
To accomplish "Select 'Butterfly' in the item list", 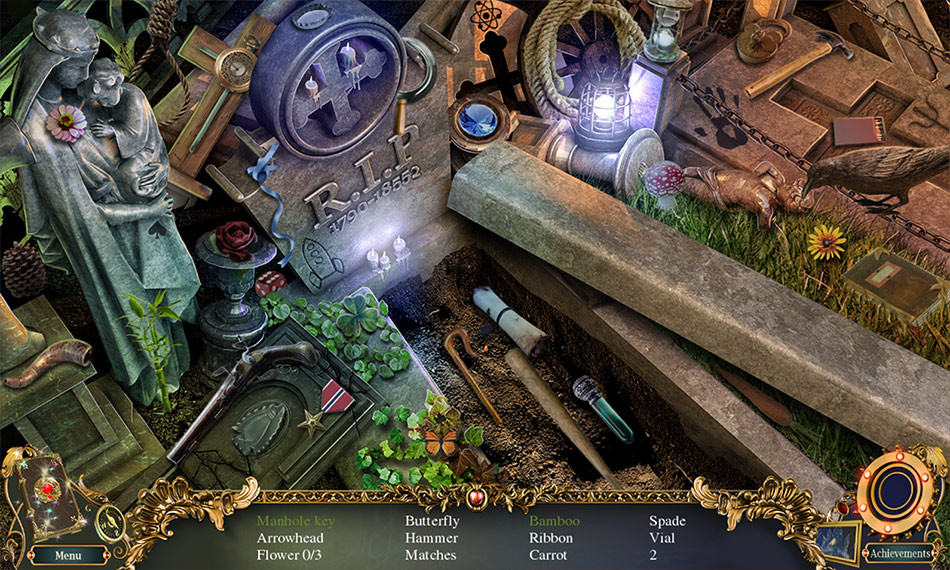I will click(432, 521).
